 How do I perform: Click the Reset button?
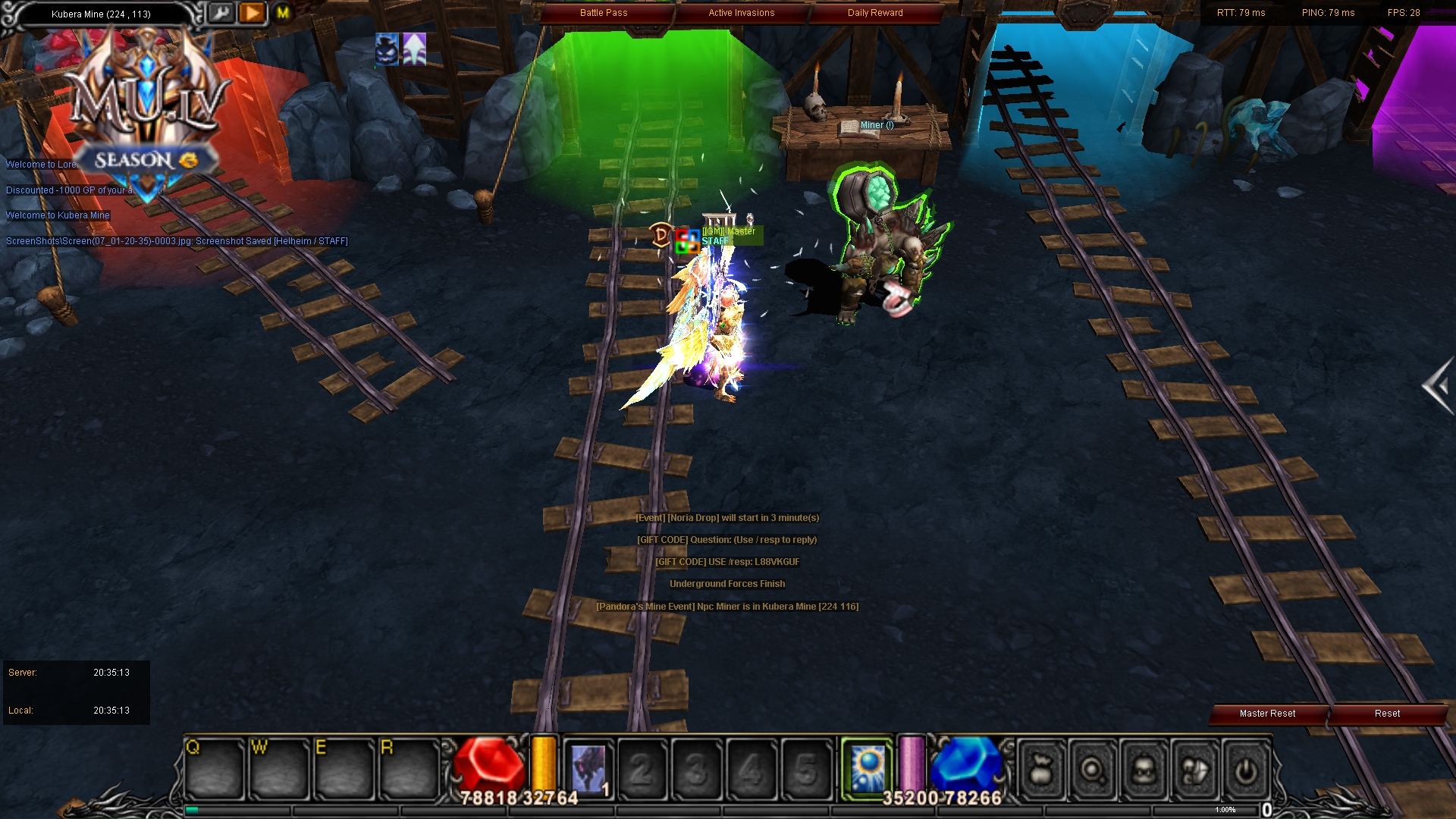pos(1387,714)
